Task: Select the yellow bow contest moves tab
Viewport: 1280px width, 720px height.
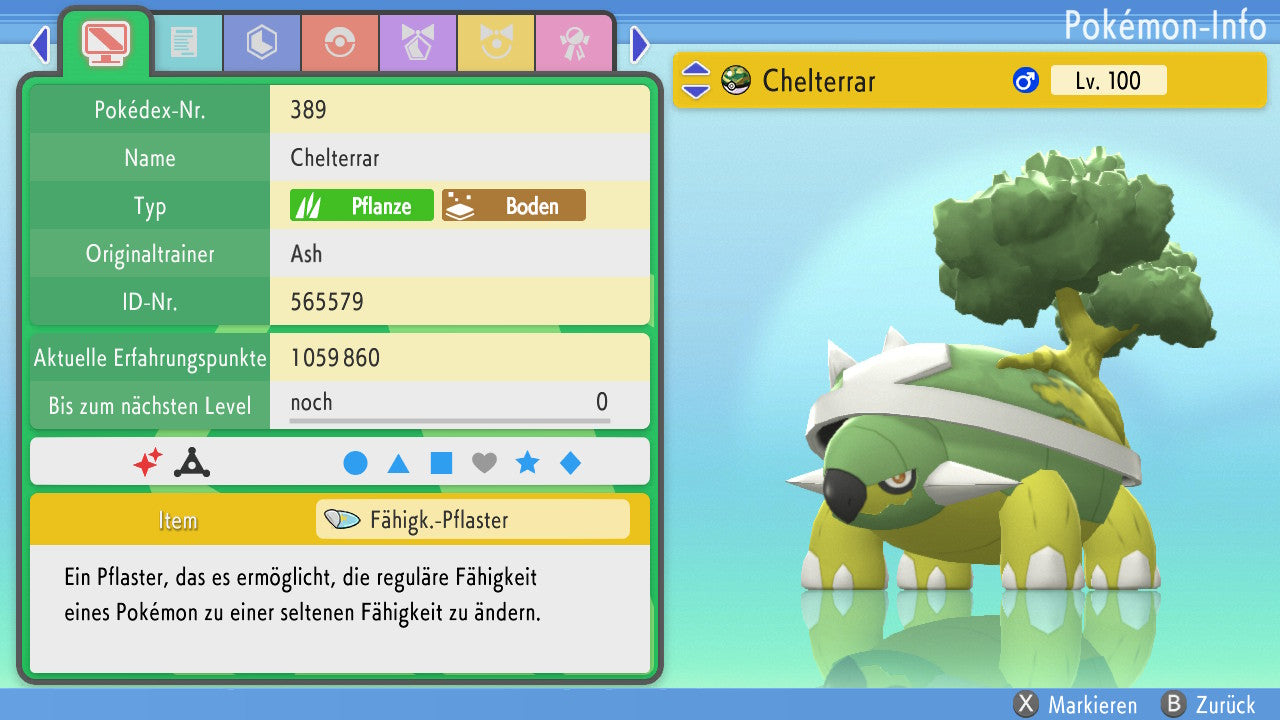Action: (495, 43)
